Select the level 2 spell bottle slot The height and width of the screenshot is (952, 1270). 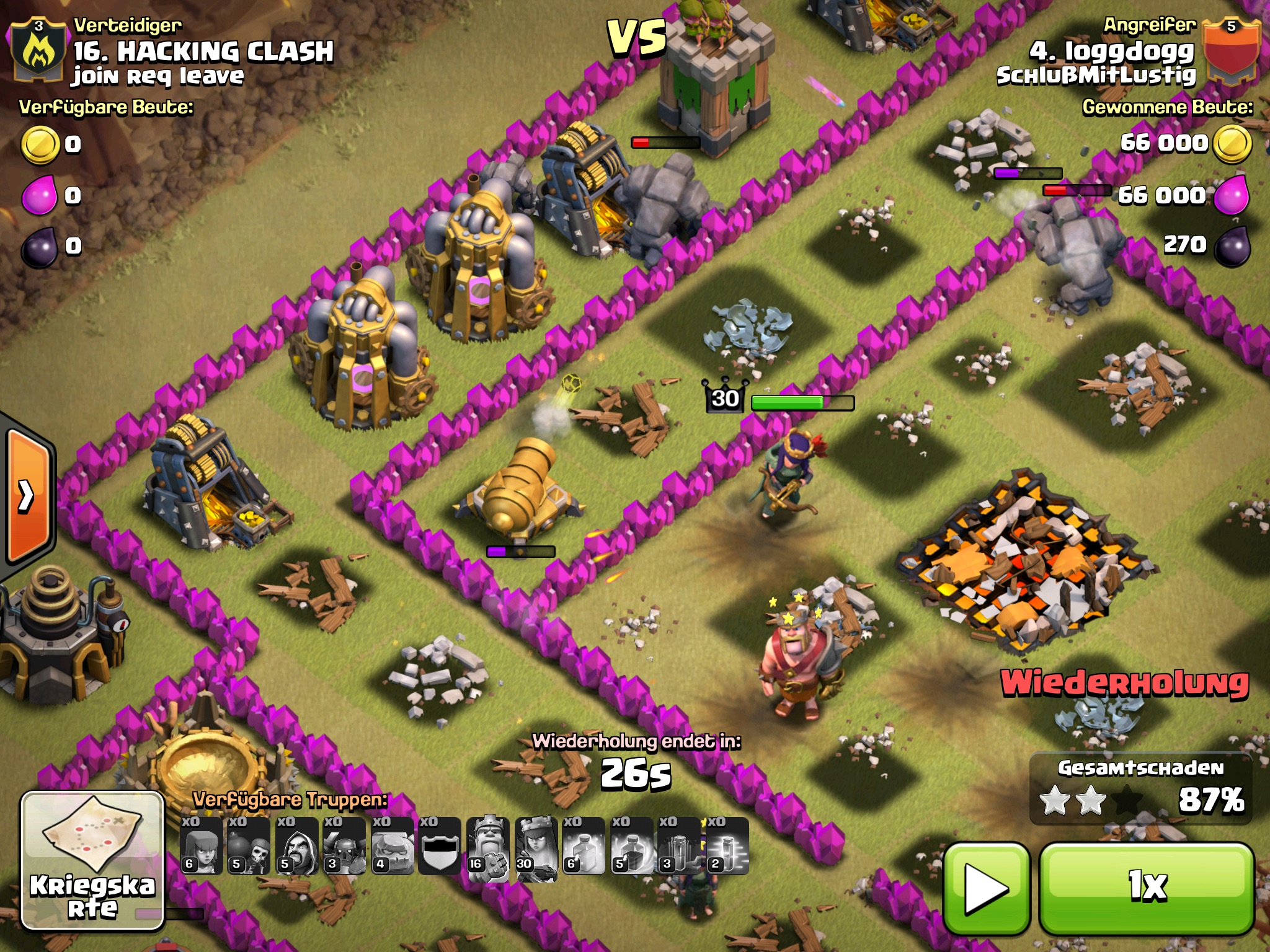coord(727,845)
